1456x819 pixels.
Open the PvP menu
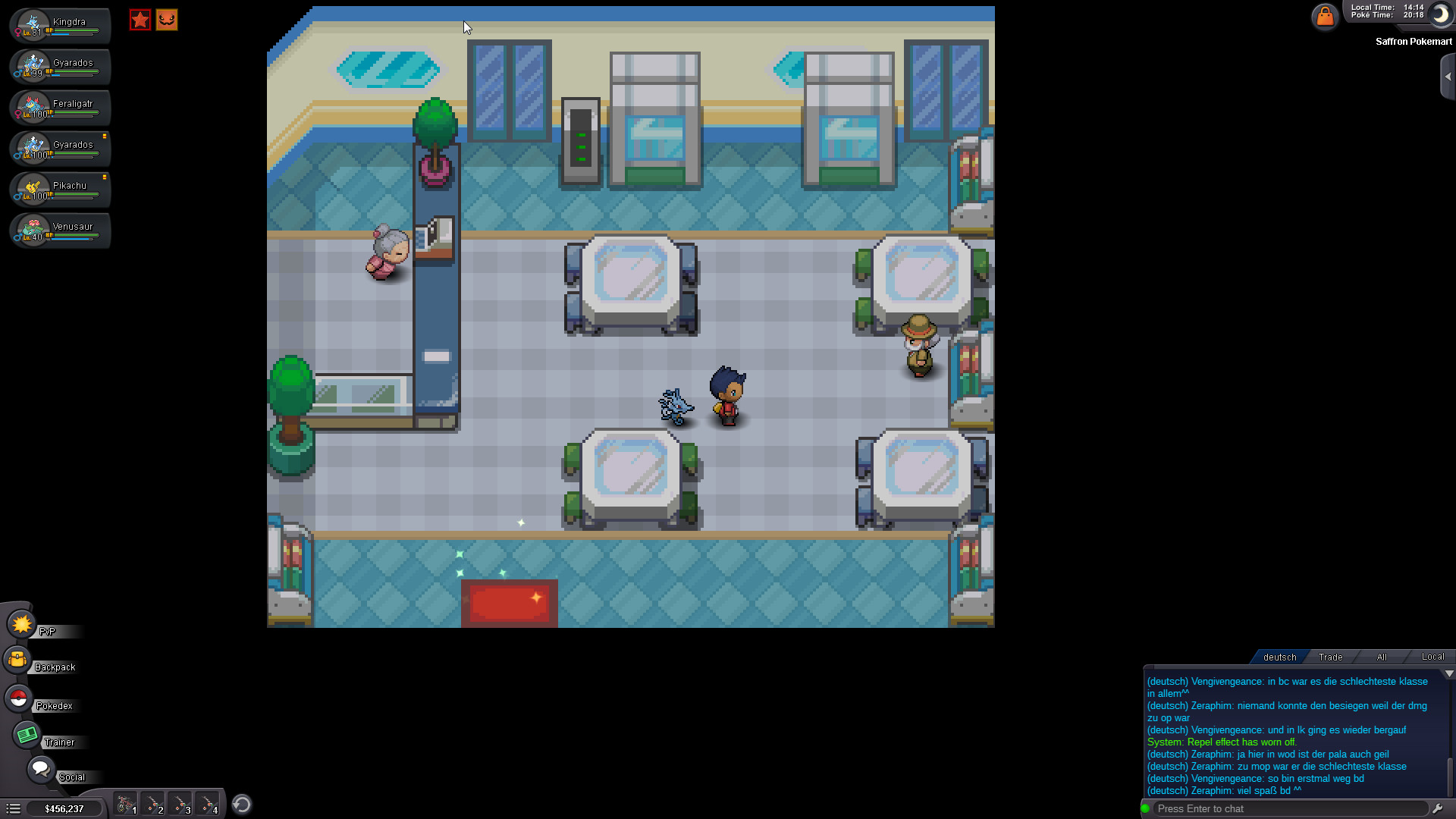coord(21,625)
